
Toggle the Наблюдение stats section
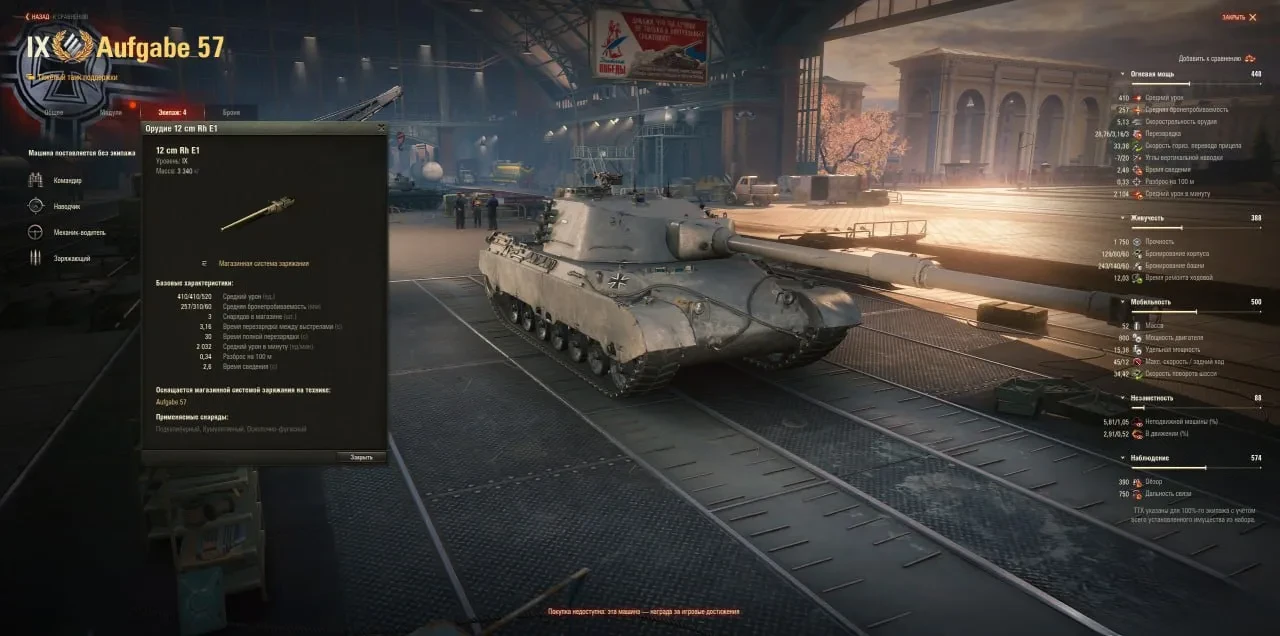1122,458
